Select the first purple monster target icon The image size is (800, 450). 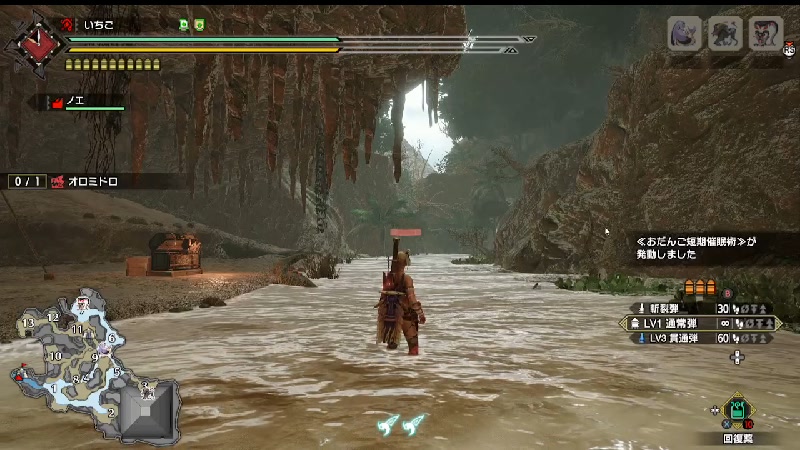pos(684,33)
